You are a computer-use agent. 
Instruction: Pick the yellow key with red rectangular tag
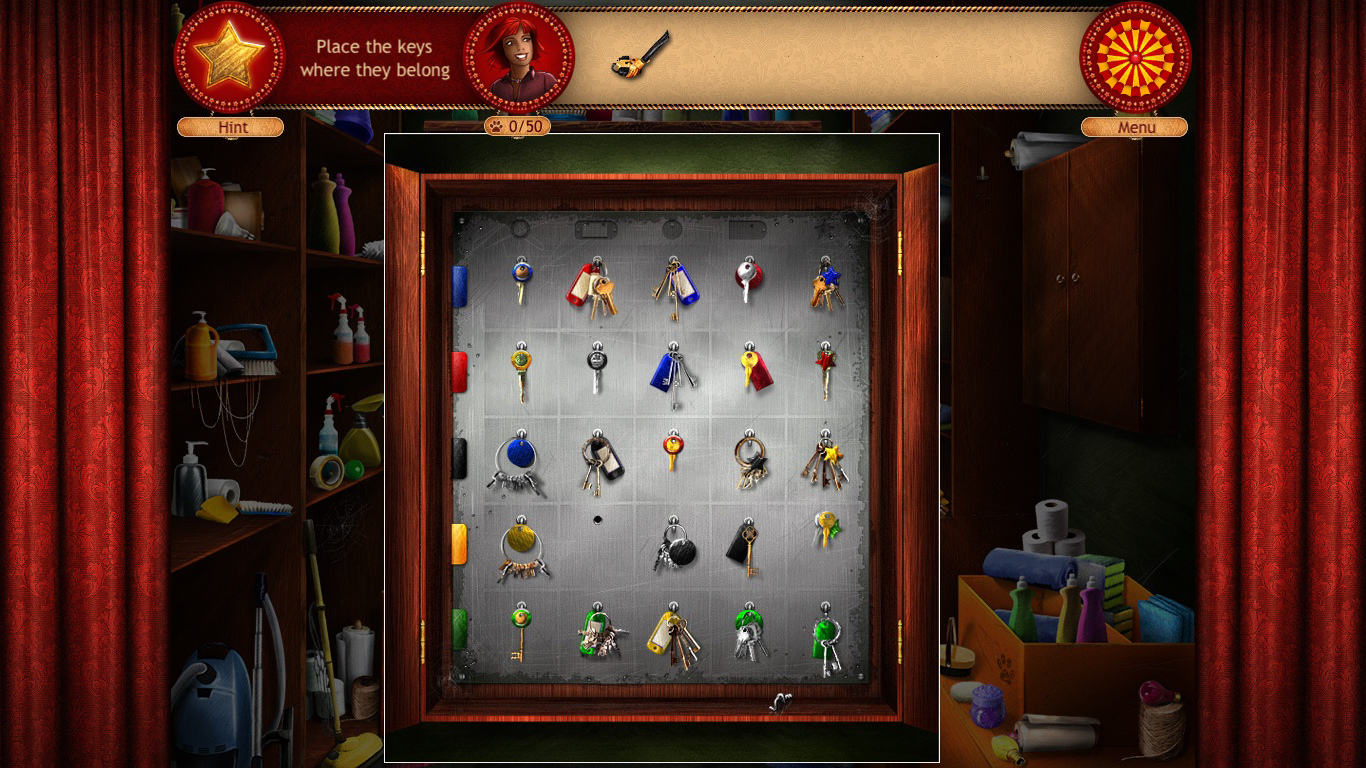click(x=753, y=369)
